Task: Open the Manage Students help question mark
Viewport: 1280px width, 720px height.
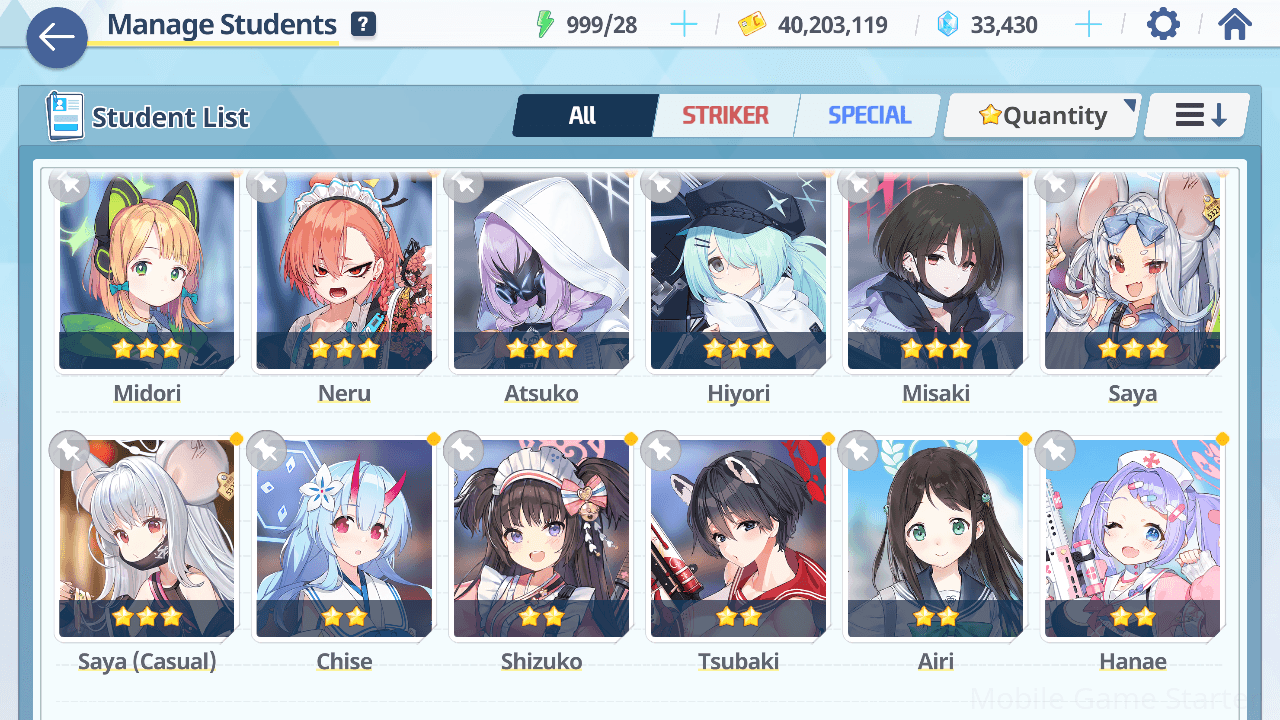Action: (x=364, y=25)
